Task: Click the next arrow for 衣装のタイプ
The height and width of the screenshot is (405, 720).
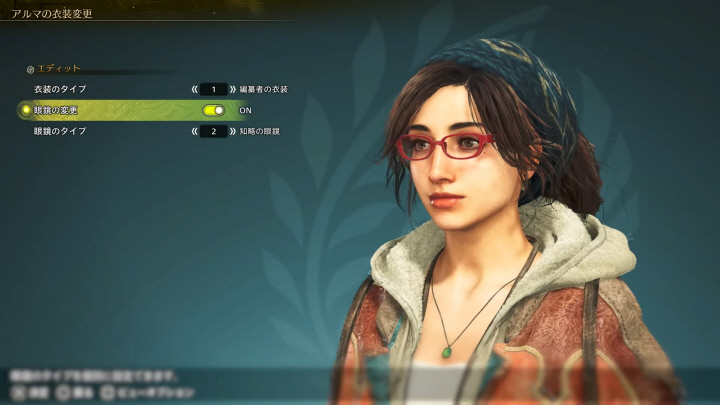Action: pos(233,90)
